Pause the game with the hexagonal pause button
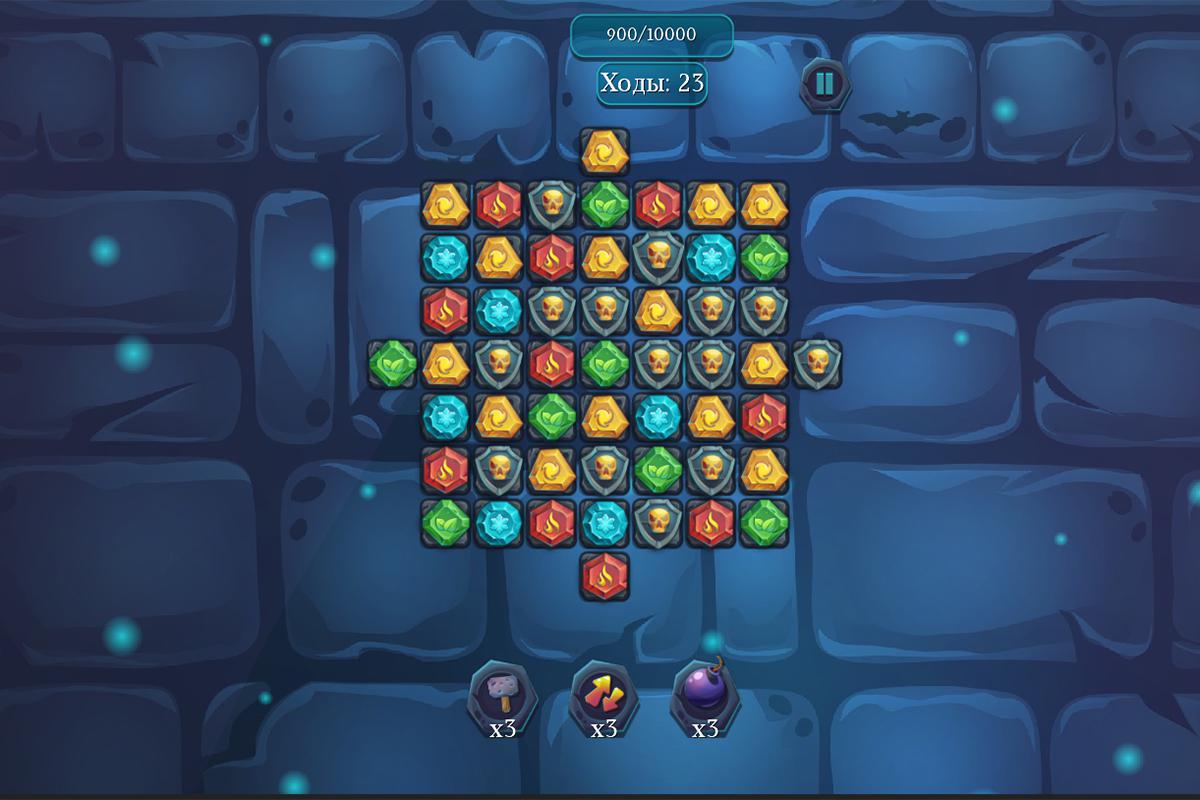The image size is (1200, 800). (x=824, y=84)
